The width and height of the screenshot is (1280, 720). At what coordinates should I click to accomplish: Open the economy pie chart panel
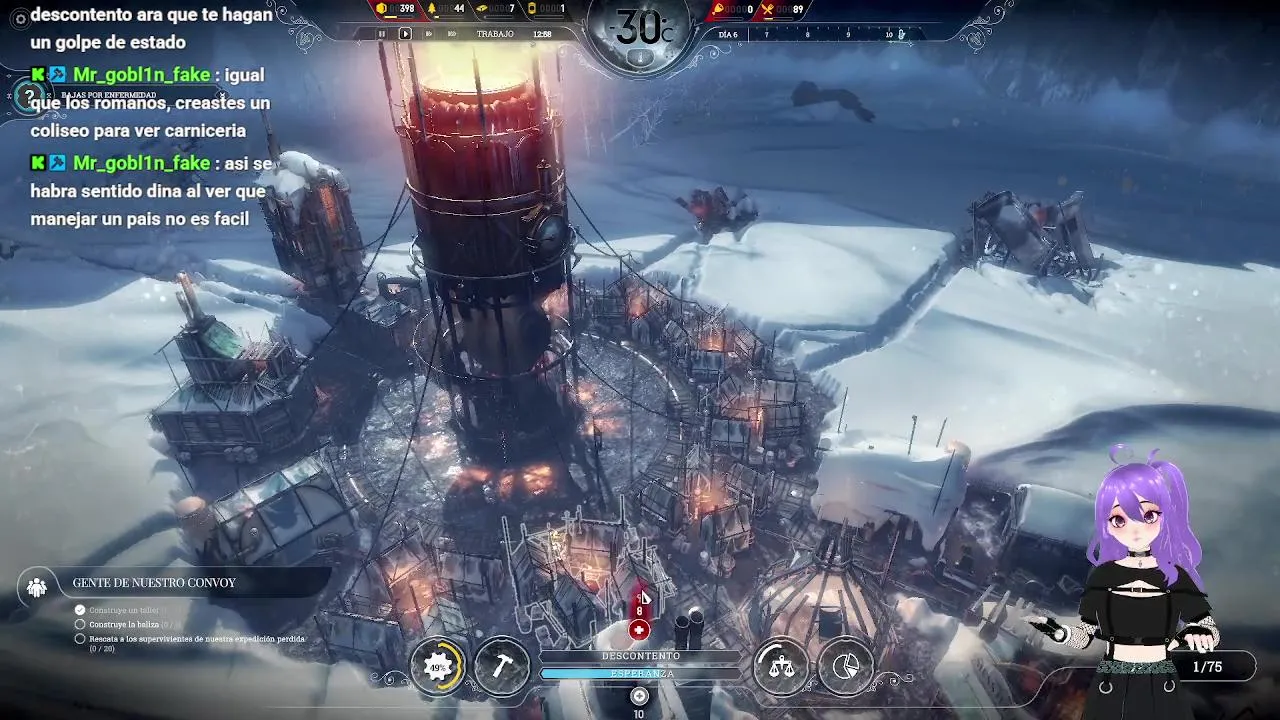click(x=846, y=667)
